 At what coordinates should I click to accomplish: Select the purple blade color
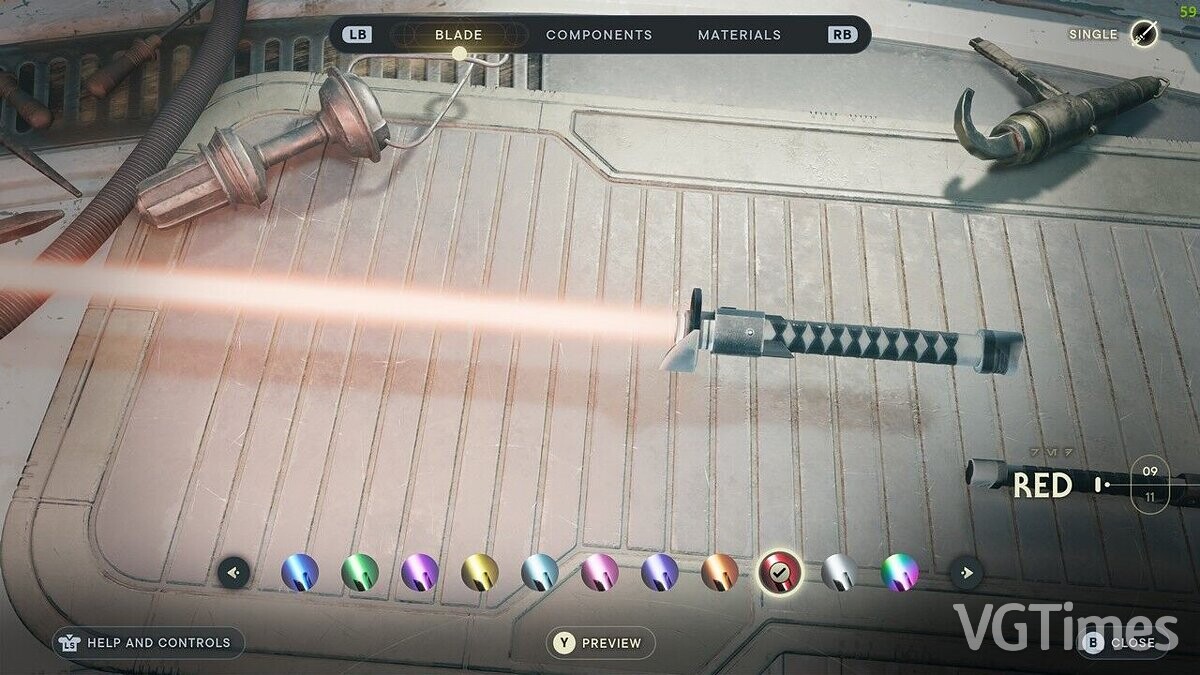(x=420, y=572)
